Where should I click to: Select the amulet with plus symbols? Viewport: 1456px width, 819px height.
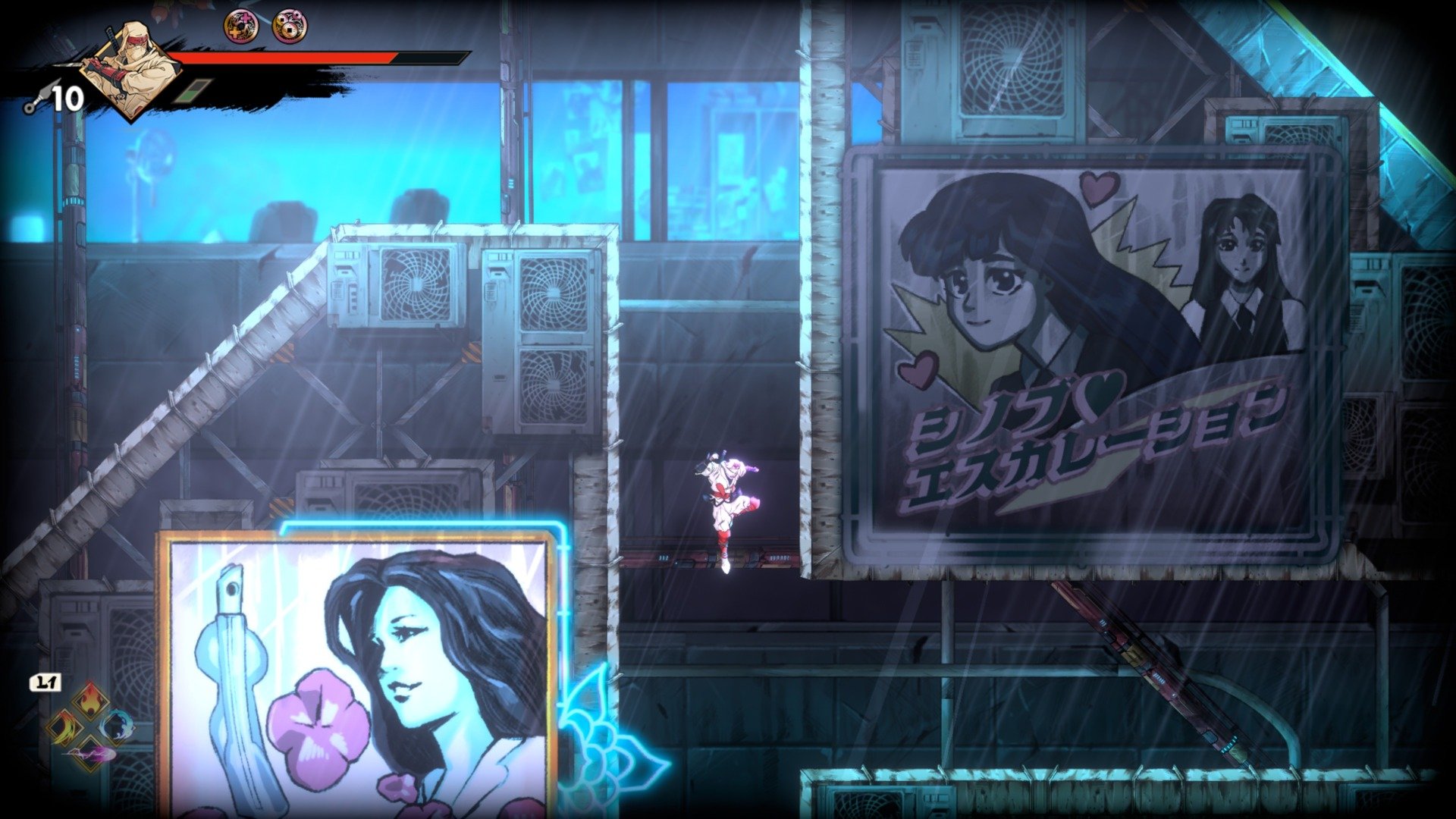coord(240,27)
